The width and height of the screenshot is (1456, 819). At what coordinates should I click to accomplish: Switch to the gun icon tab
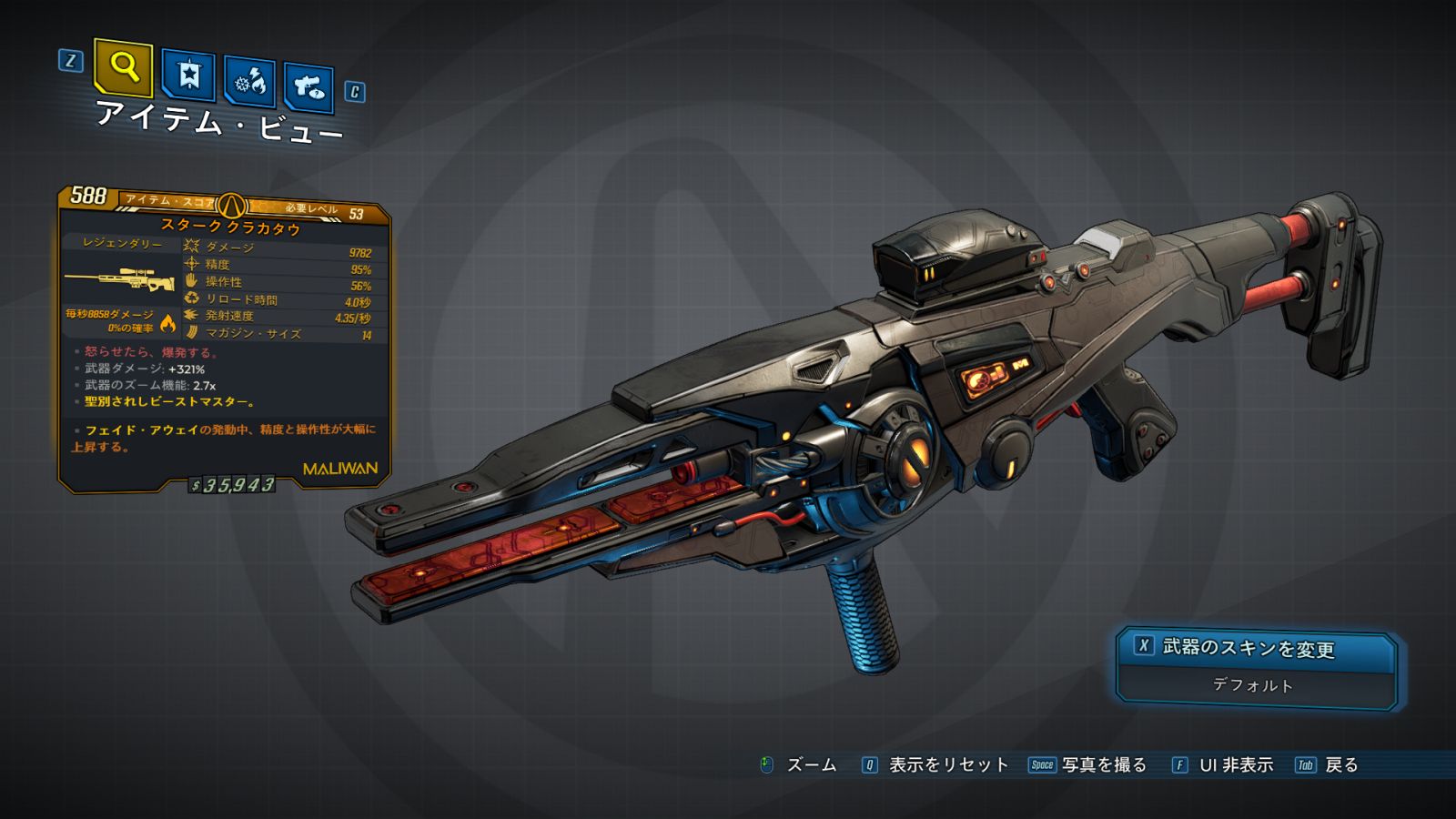coord(309,87)
